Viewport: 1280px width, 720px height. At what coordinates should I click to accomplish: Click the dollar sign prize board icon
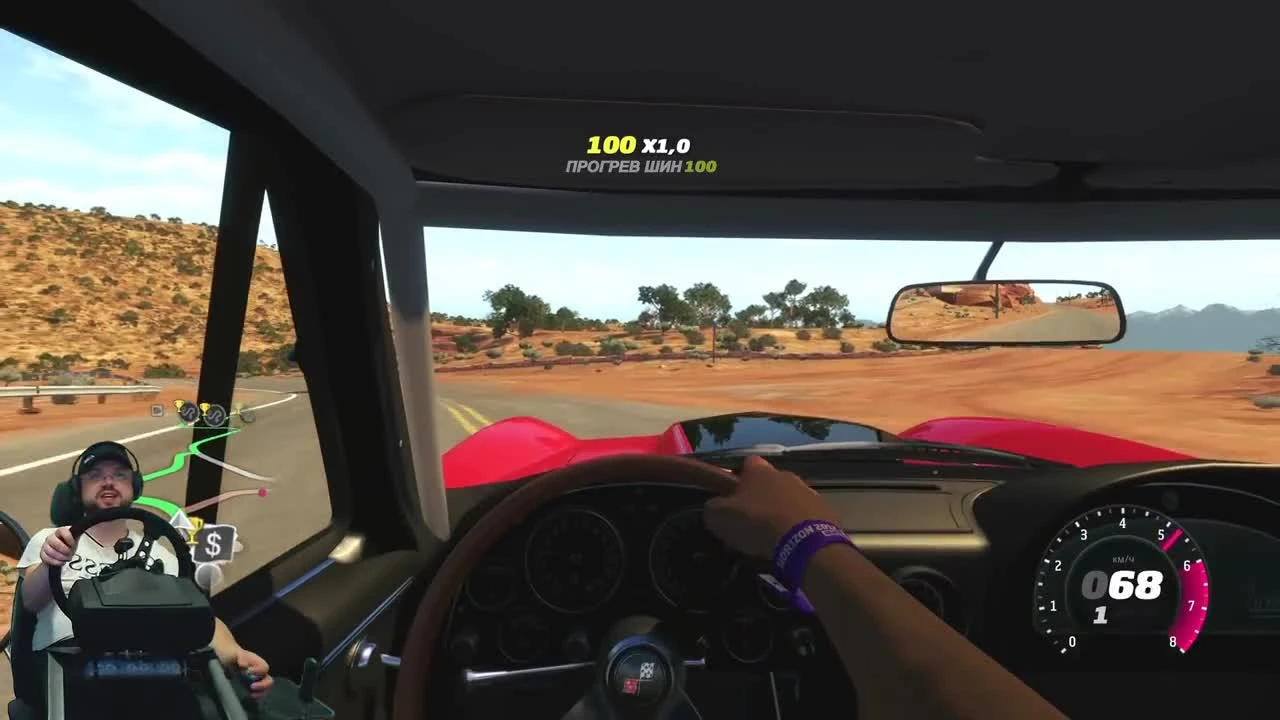point(214,543)
